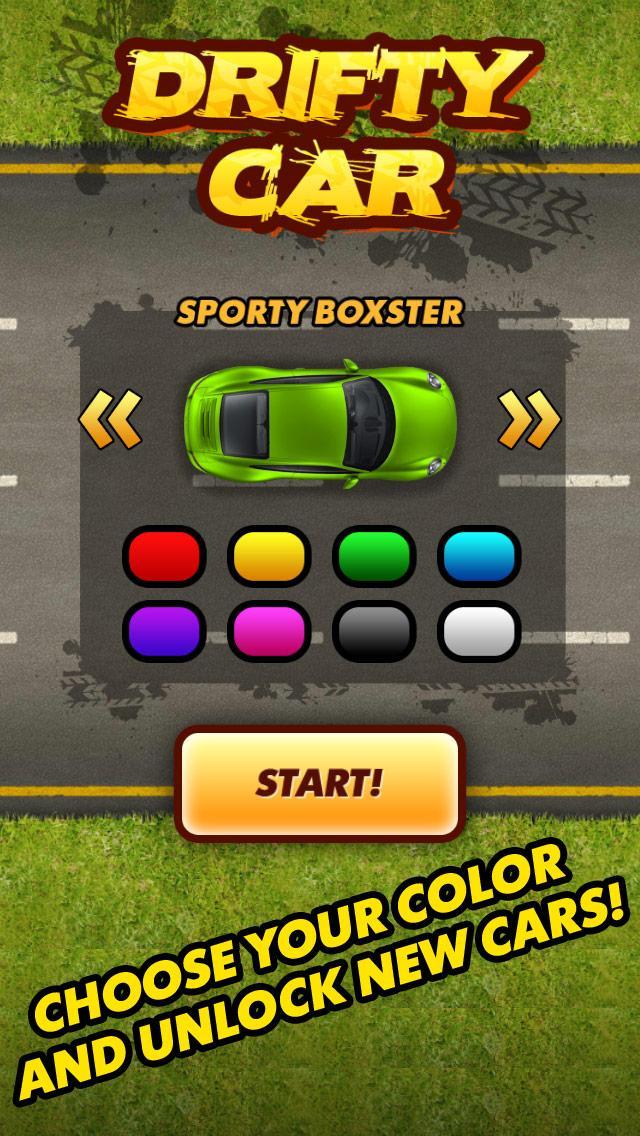The height and width of the screenshot is (1136, 640).
Task: Start the game with the START! button
Action: (319, 783)
